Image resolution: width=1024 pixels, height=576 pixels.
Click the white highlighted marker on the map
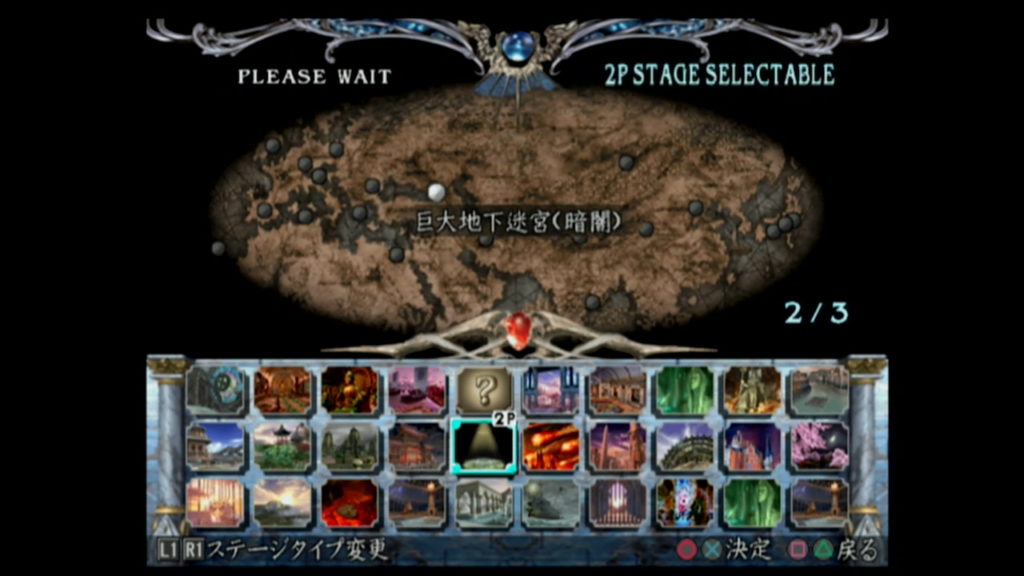pos(436,192)
